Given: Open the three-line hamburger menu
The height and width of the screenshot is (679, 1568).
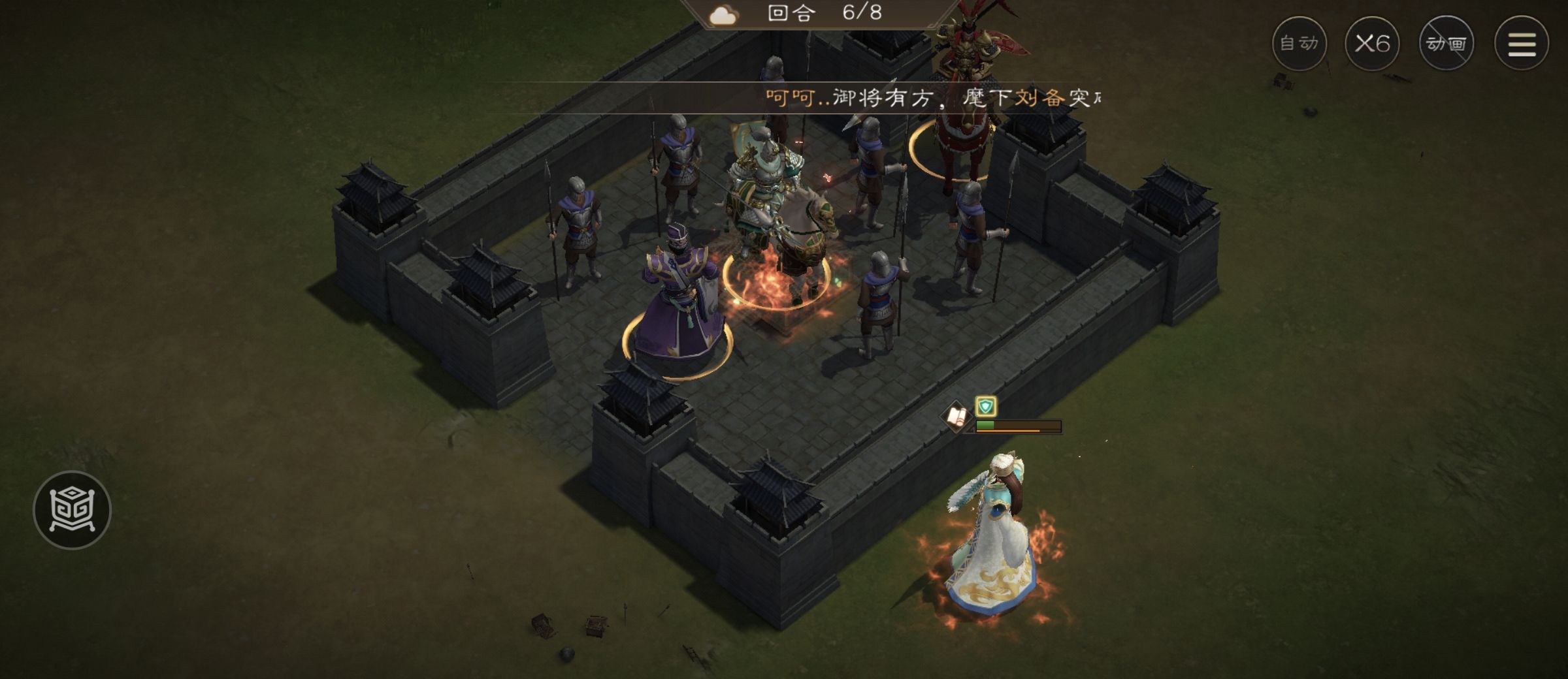Looking at the screenshot, I should (1521, 44).
